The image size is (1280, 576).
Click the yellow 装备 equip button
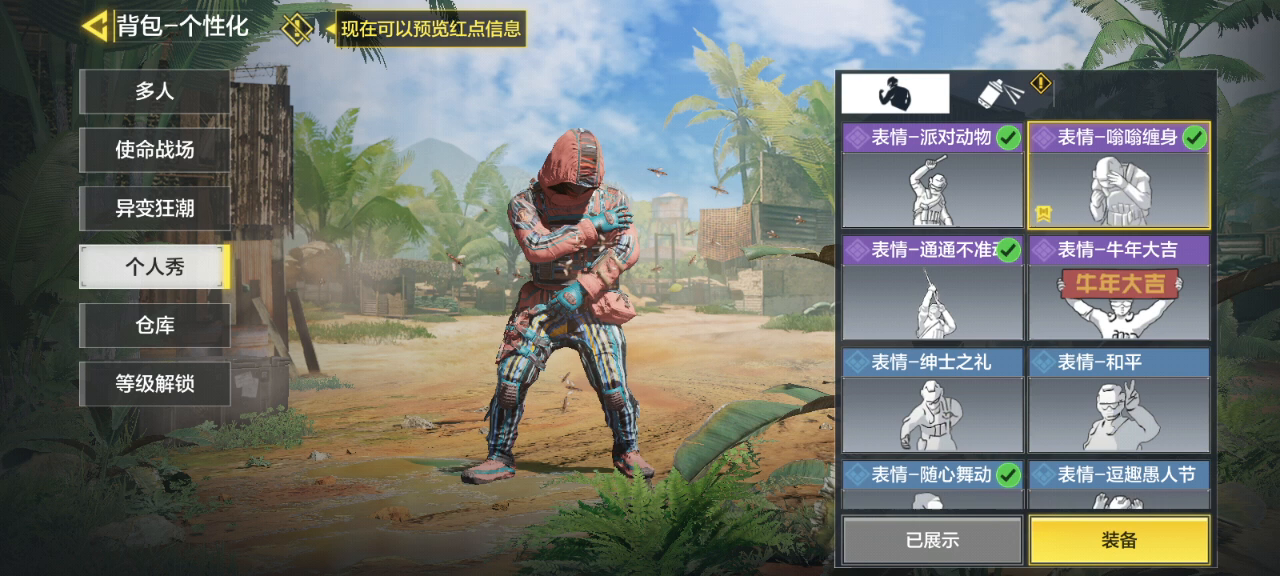point(1119,540)
